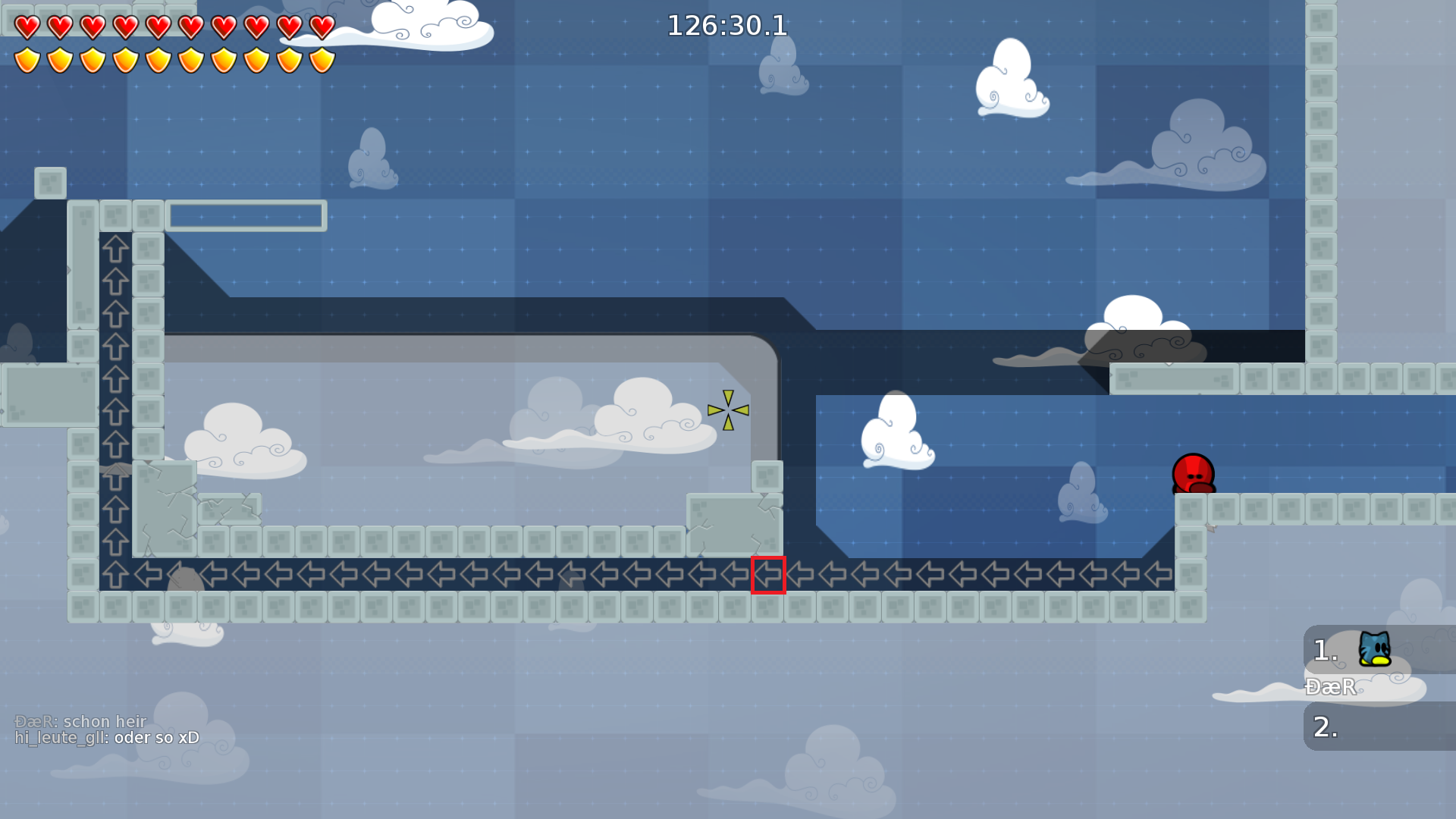
Task: Click the cracked block near the bottom platform
Action: (x=732, y=523)
